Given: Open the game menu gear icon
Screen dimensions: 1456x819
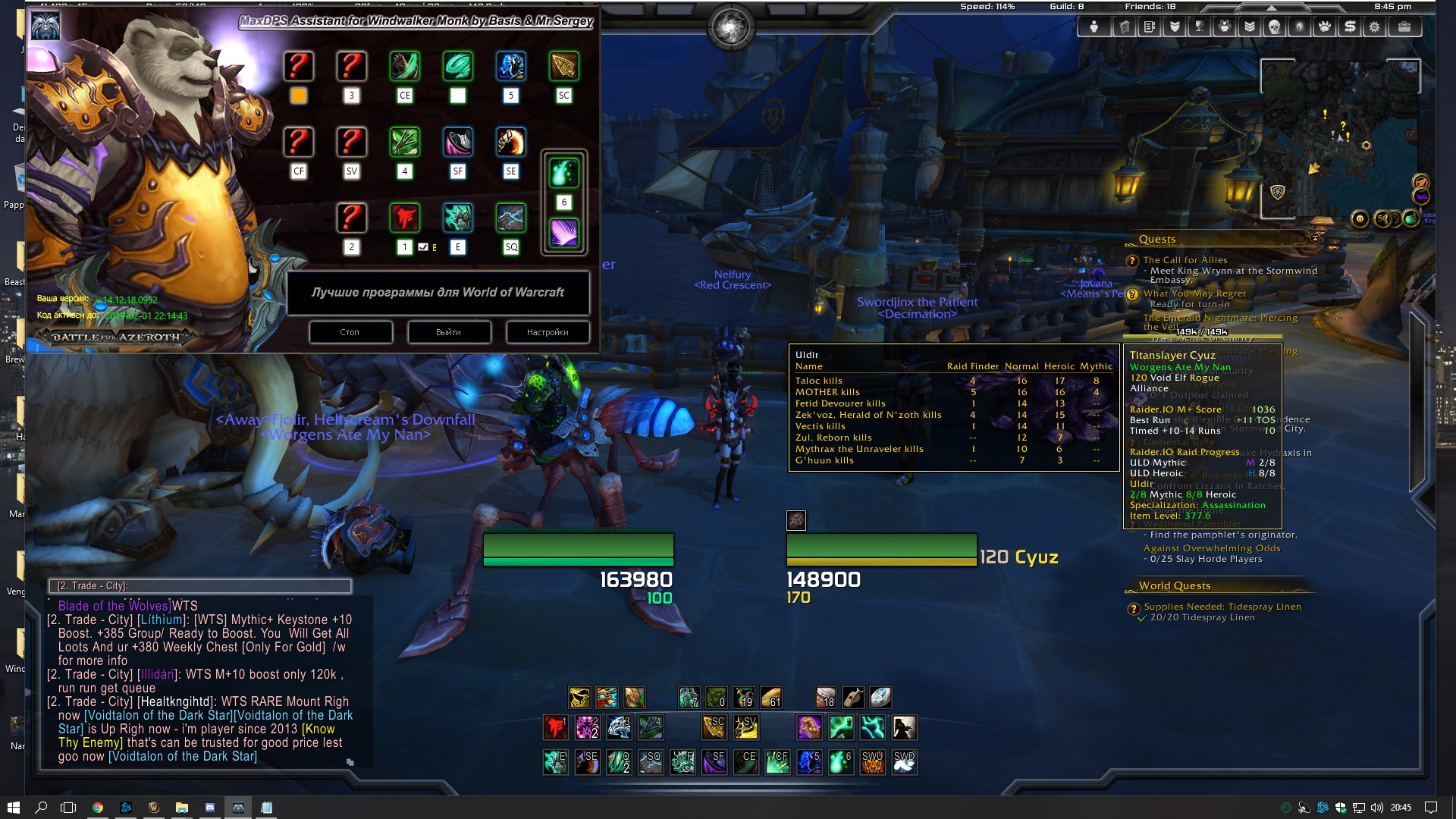Looking at the screenshot, I should point(1374,27).
